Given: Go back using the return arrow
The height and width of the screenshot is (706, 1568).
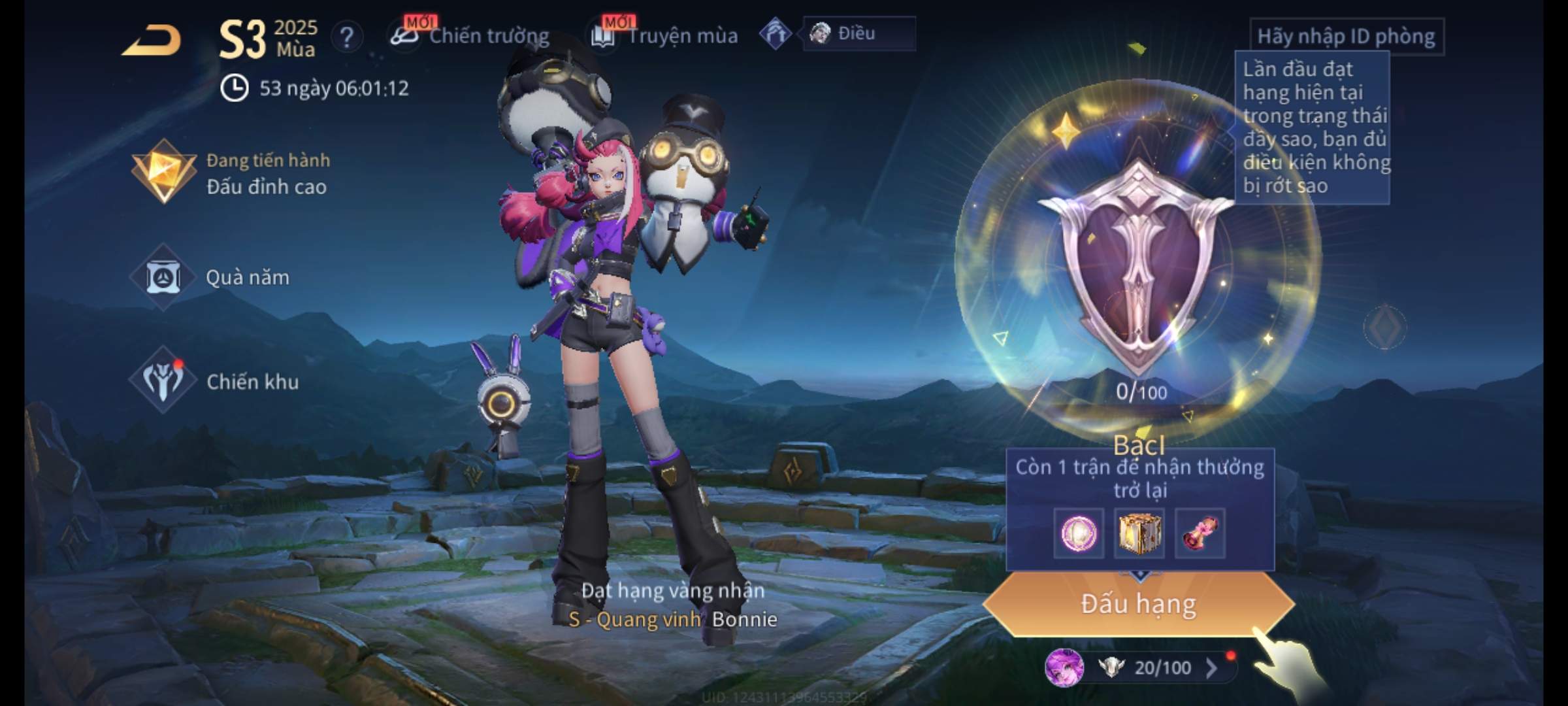Looking at the screenshot, I should coord(152,41).
